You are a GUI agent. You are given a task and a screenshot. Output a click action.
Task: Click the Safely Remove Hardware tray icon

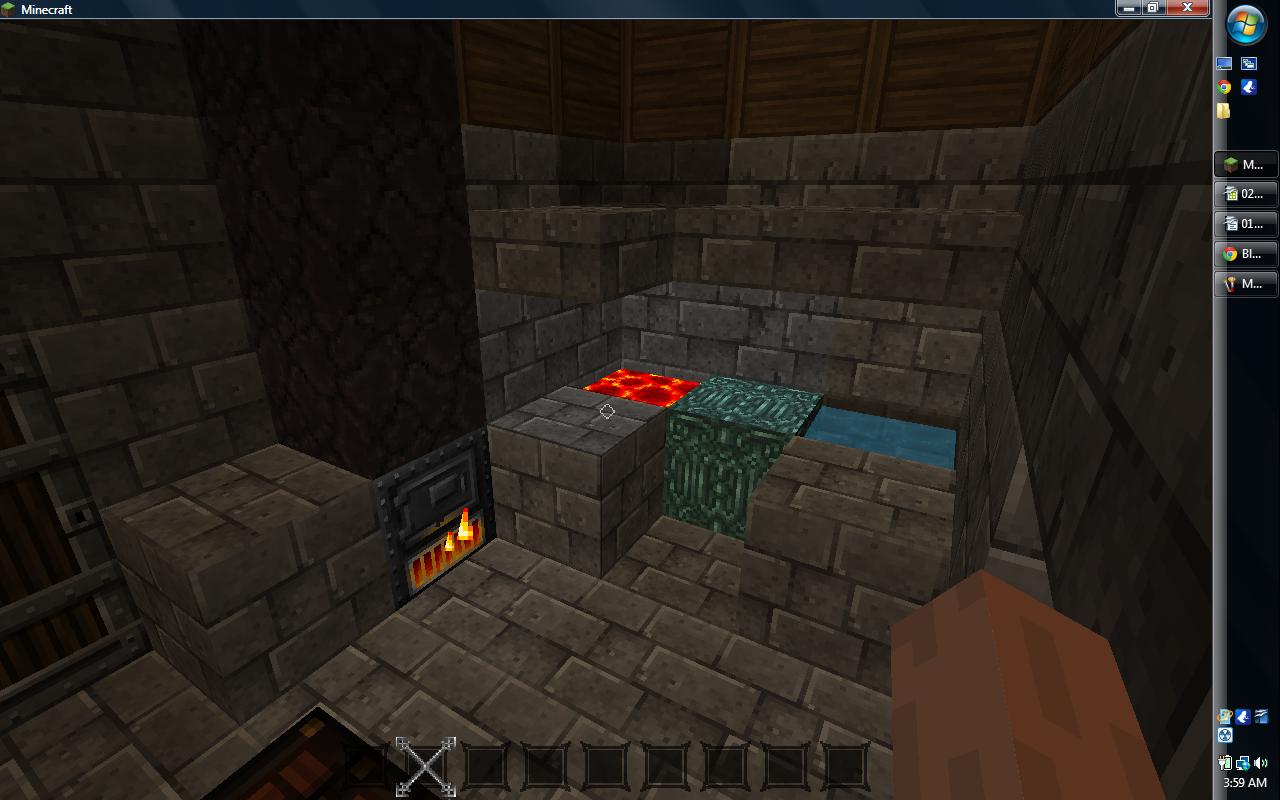click(1224, 715)
